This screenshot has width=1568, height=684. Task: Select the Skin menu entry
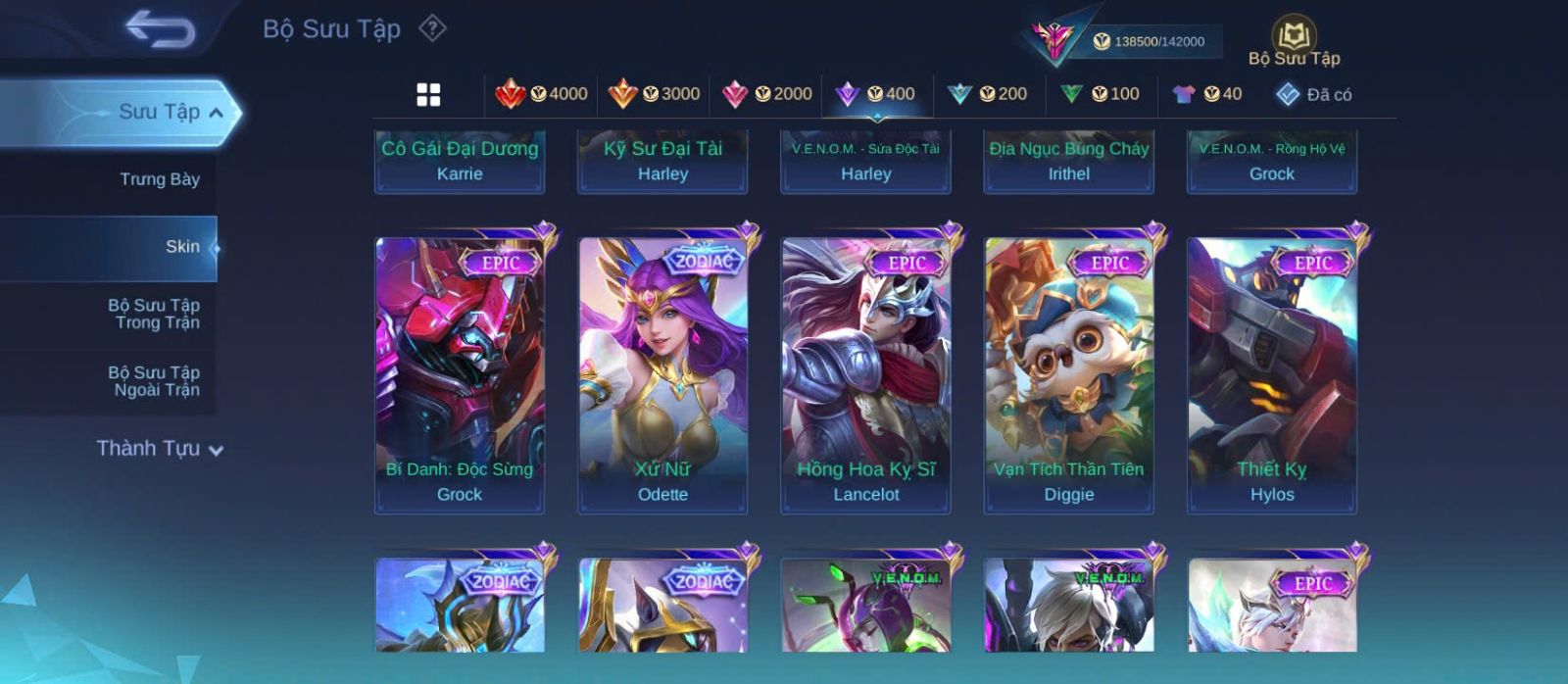(x=182, y=247)
